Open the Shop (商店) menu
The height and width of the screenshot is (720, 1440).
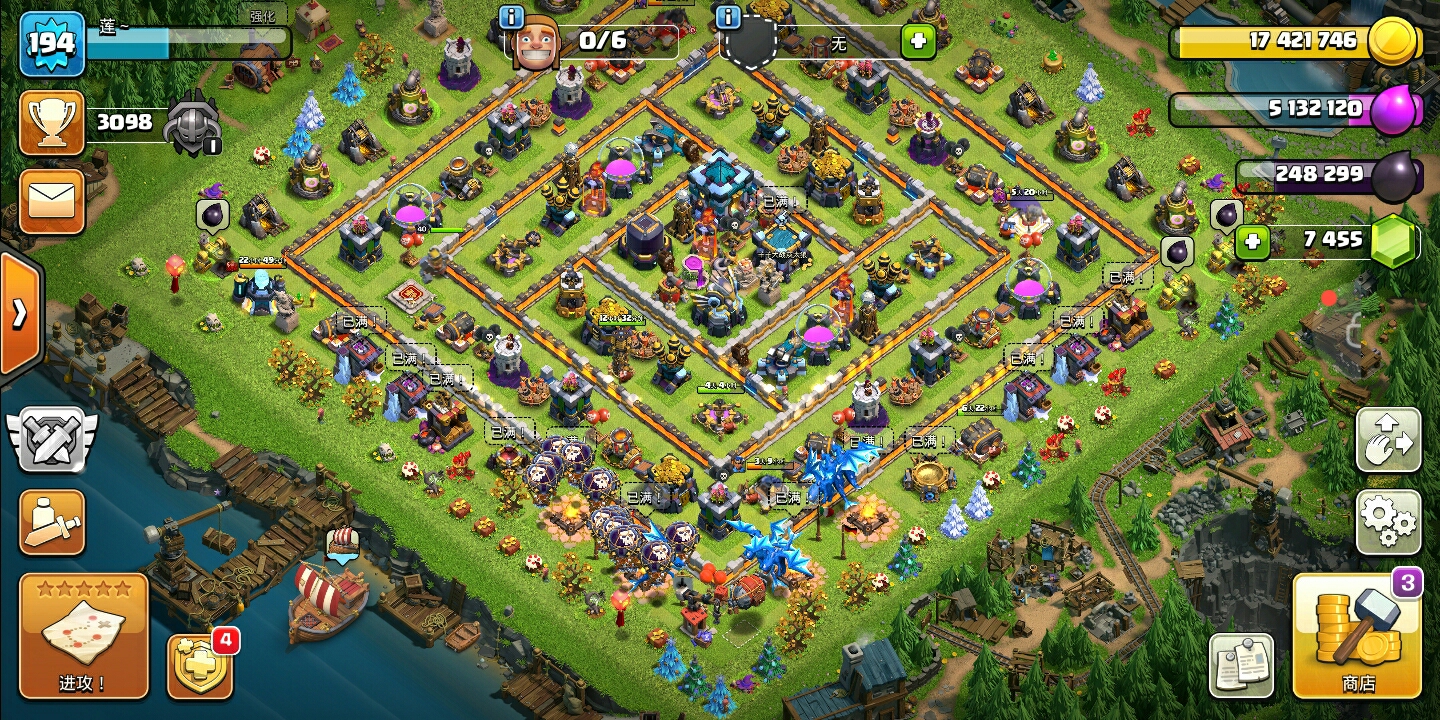pos(1357,636)
